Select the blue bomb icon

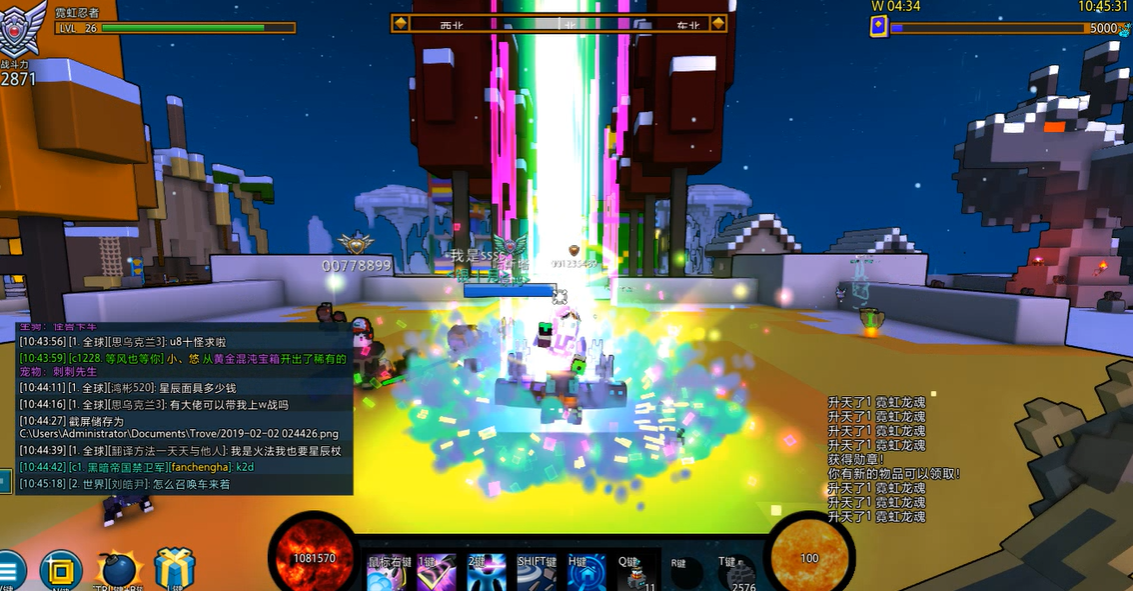(117, 571)
